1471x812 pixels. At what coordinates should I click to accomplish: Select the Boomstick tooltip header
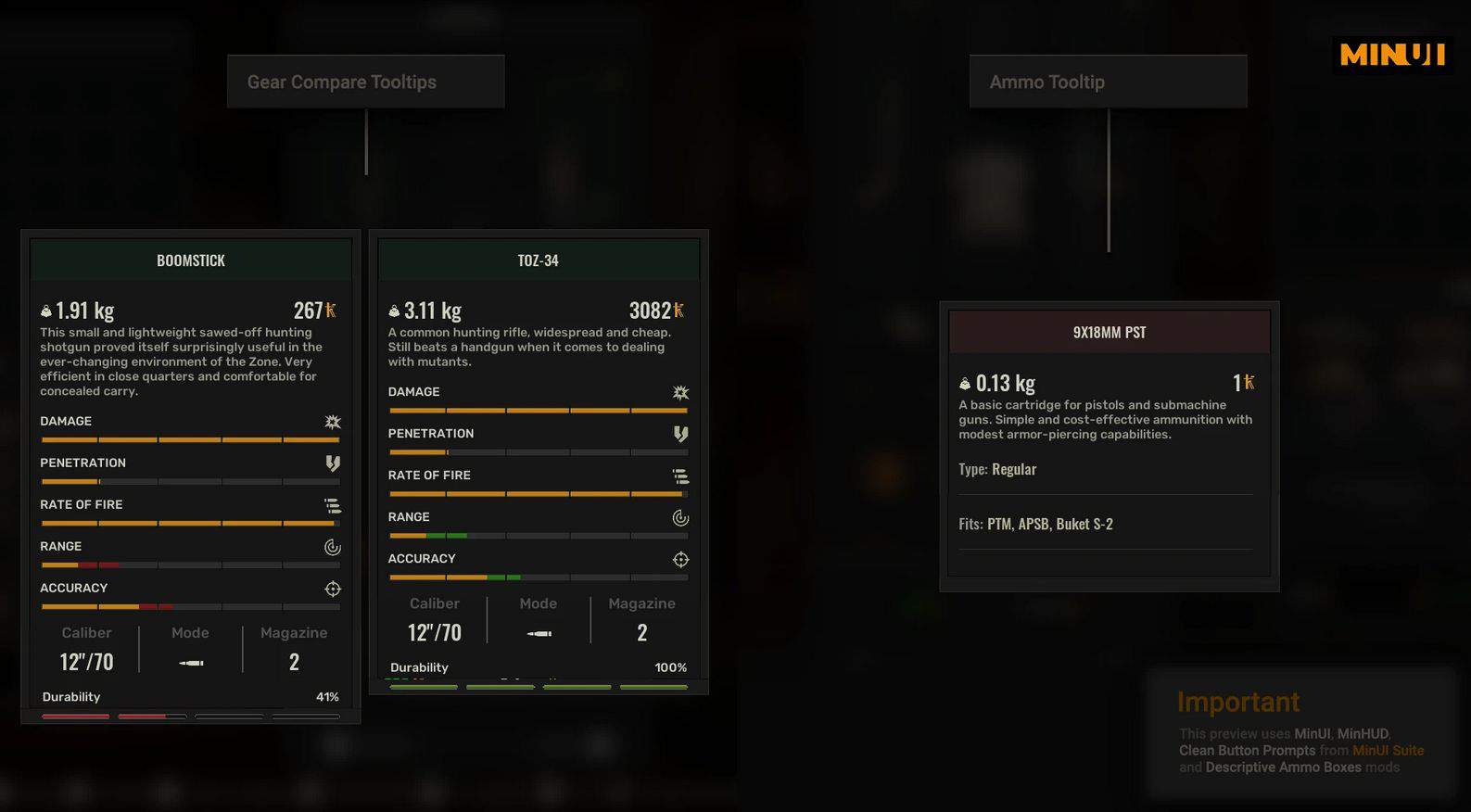191,260
